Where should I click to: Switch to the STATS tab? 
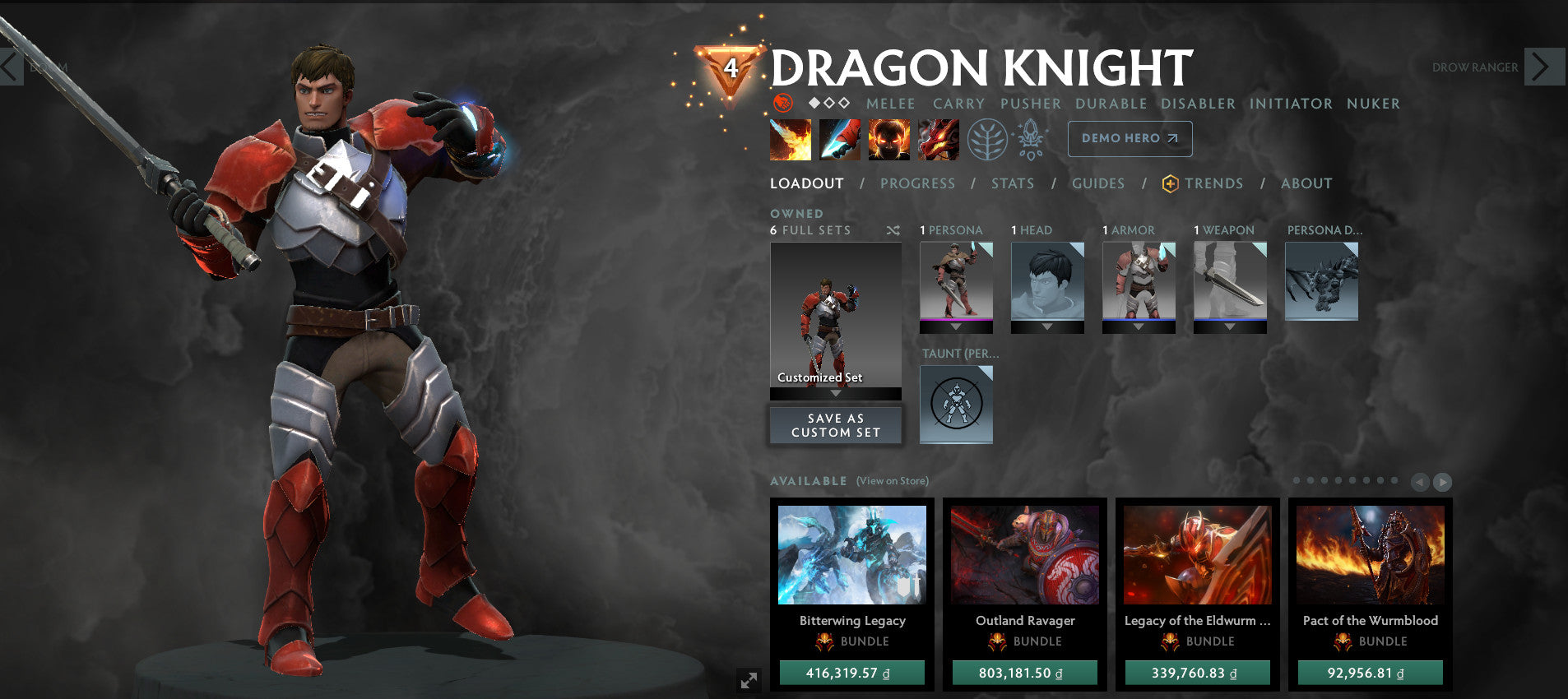(1012, 183)
